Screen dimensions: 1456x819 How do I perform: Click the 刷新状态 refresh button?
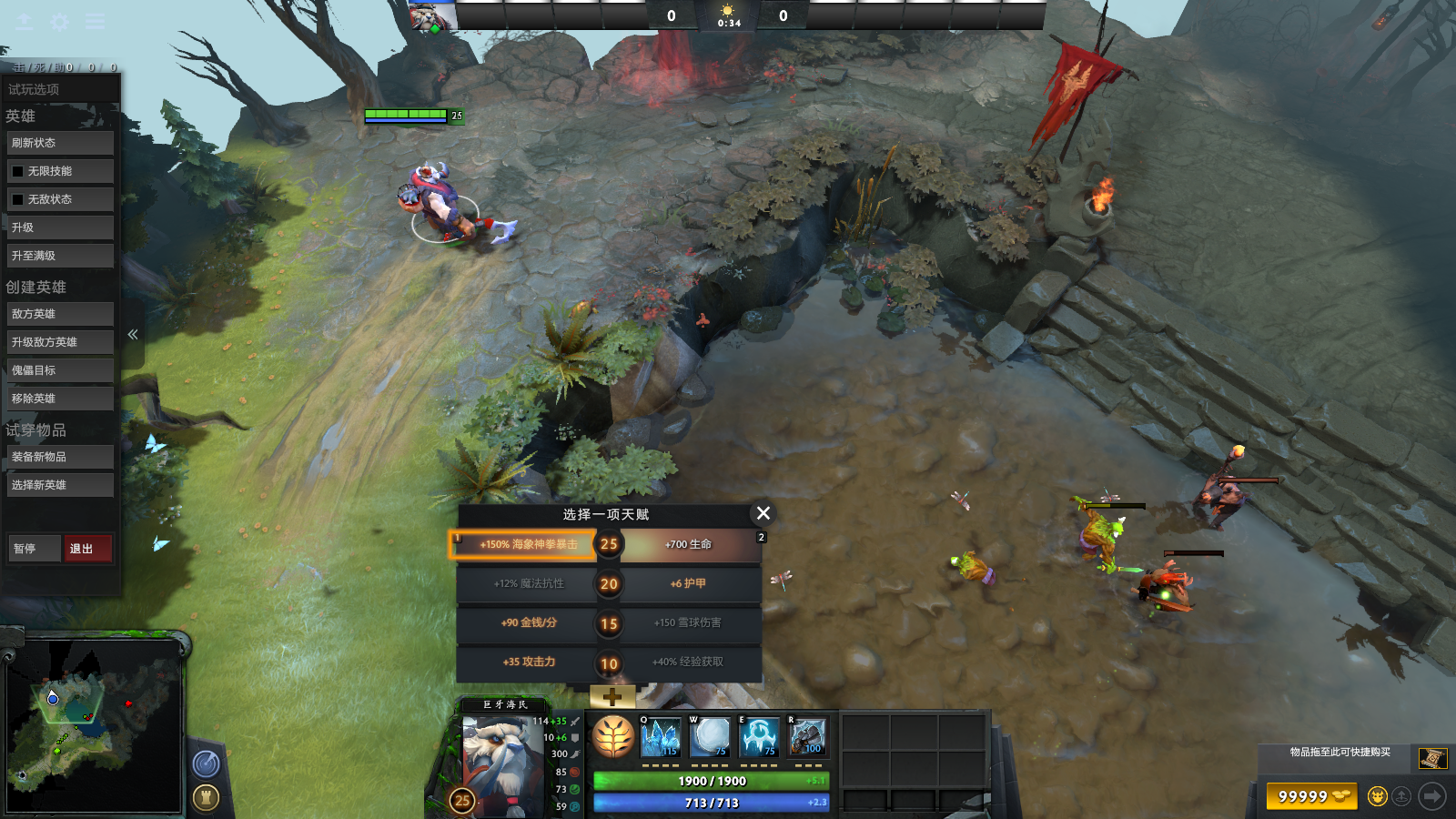pos(60,143)
